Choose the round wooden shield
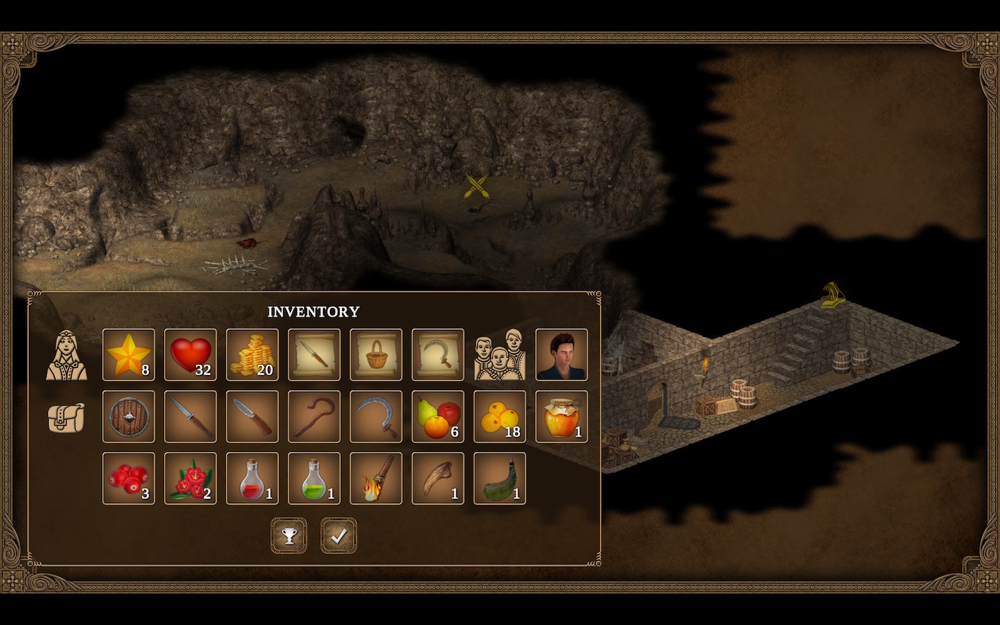The image size is (1000, 625). pyautogui.click(x=129, y=417)
